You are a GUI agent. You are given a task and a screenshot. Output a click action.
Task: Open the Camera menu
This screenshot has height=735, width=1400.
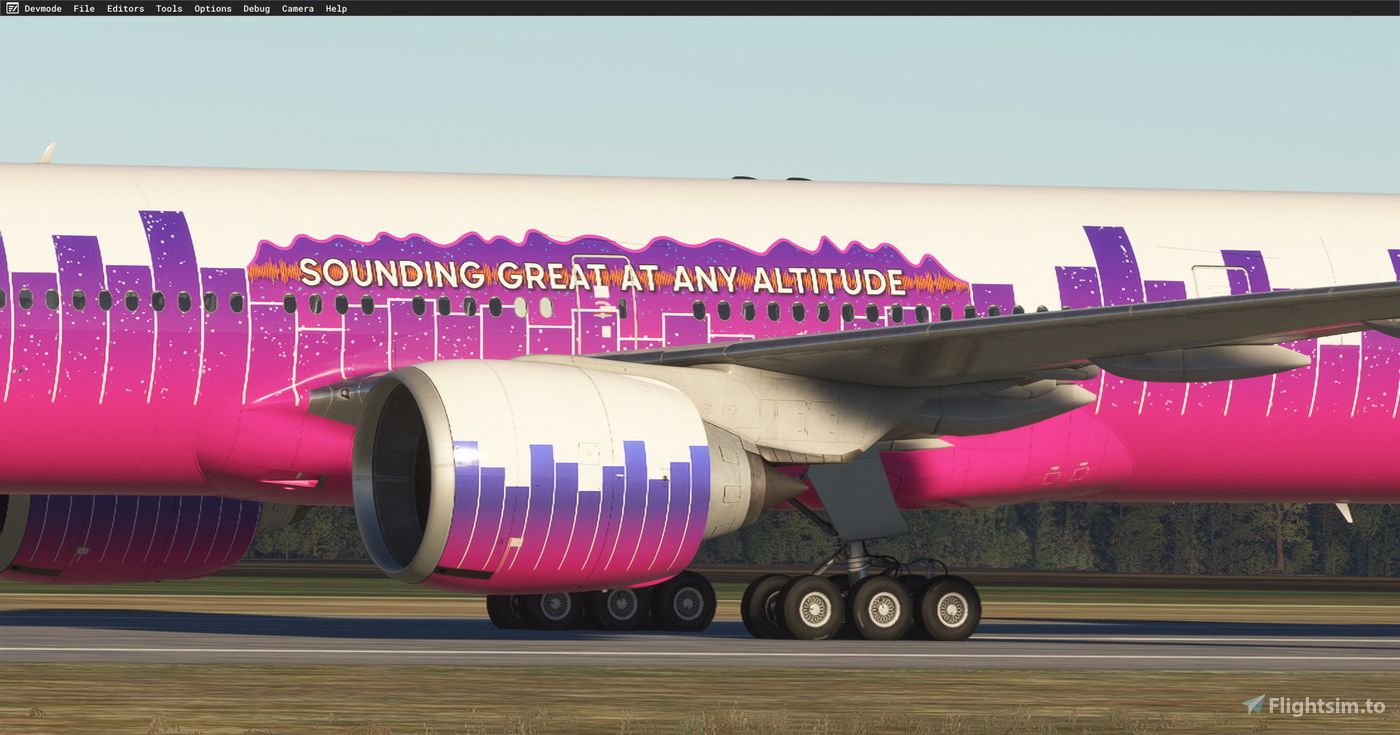(297, 8)
